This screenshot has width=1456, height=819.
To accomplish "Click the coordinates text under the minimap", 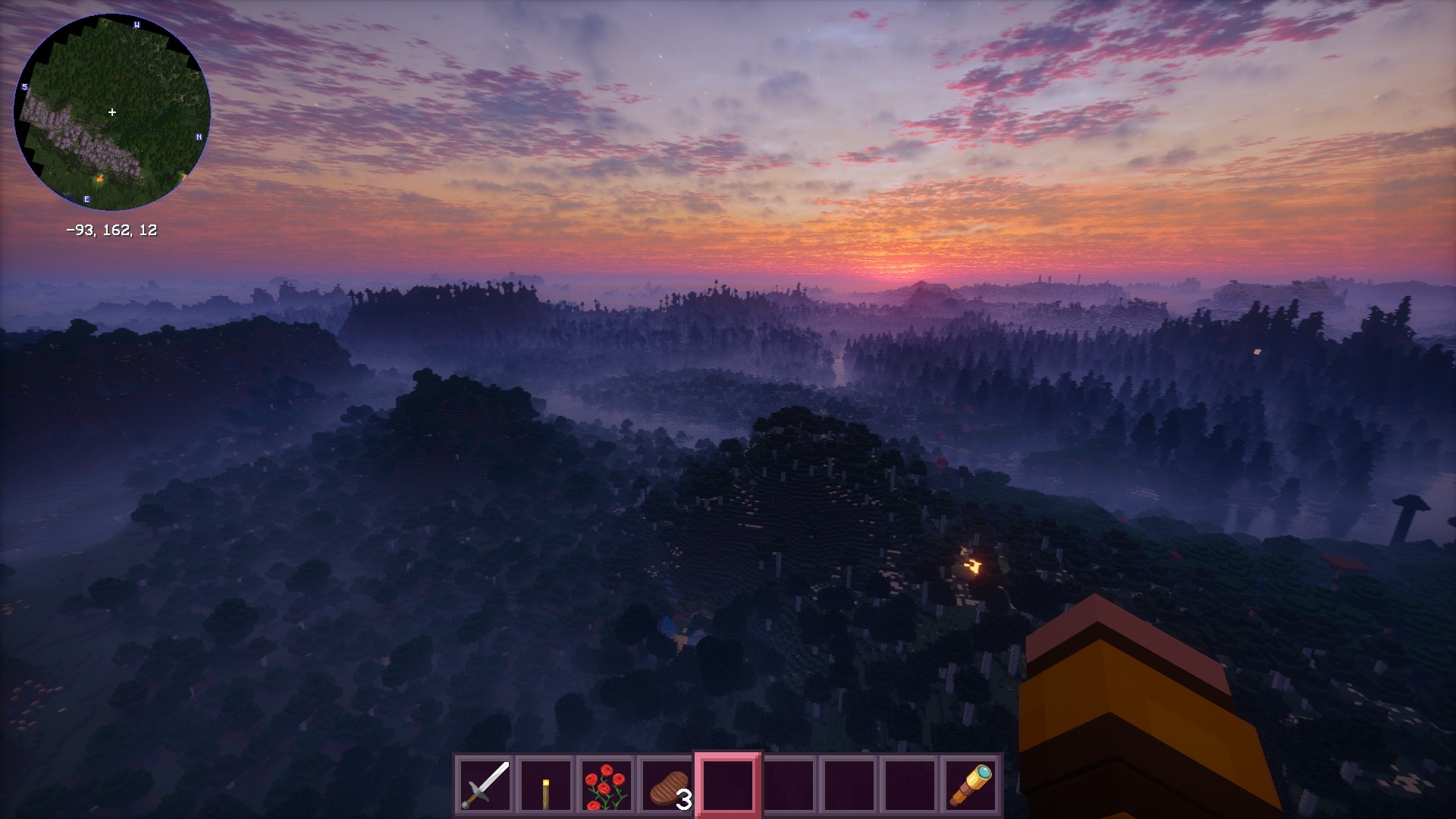I will pyautogui.click(x=112, y=232).
